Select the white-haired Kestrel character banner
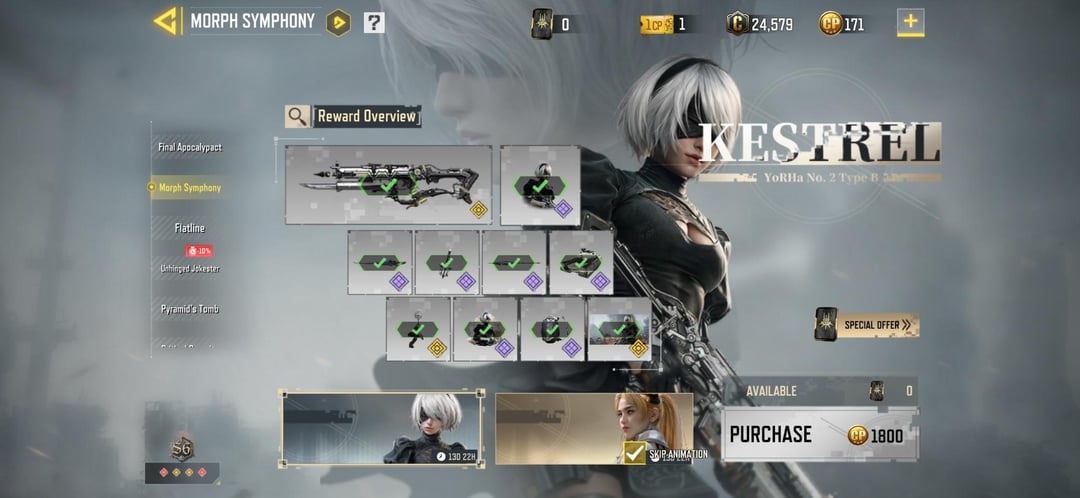The height and width of the screenshot is (498, 1080). tap(382, 428)
